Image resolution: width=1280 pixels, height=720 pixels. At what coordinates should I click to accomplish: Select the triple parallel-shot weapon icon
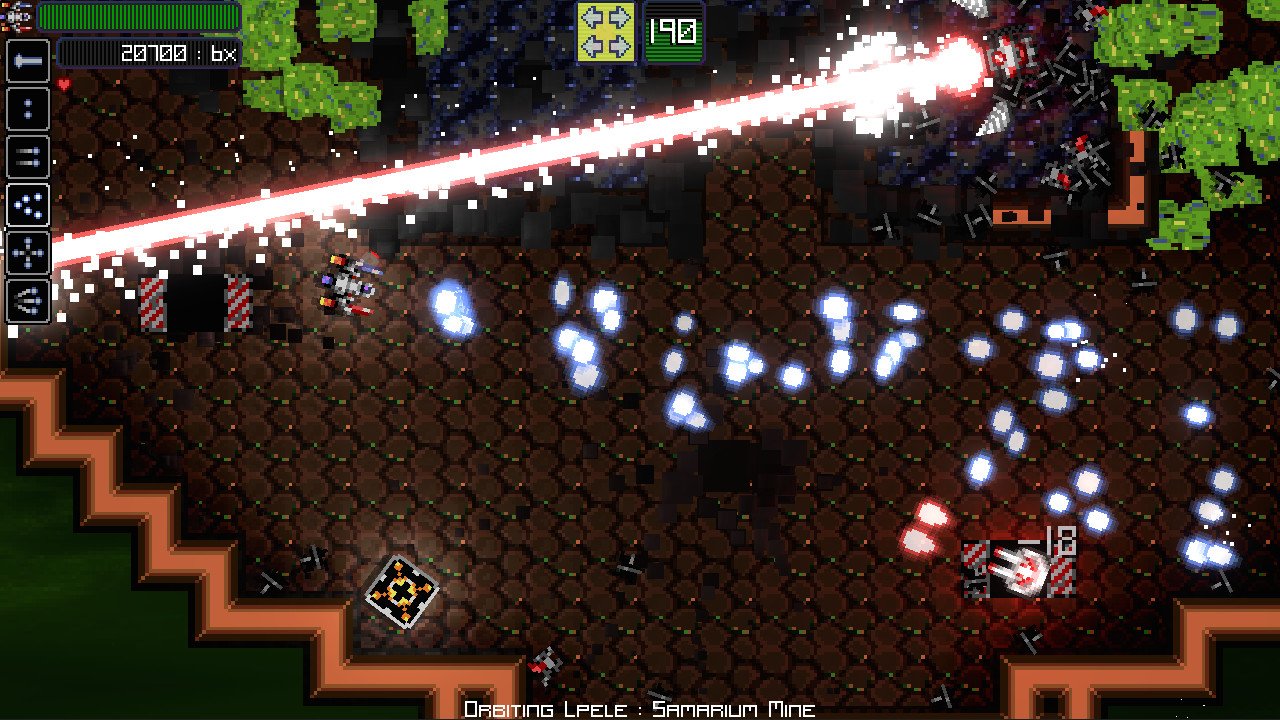coord(27,157)
